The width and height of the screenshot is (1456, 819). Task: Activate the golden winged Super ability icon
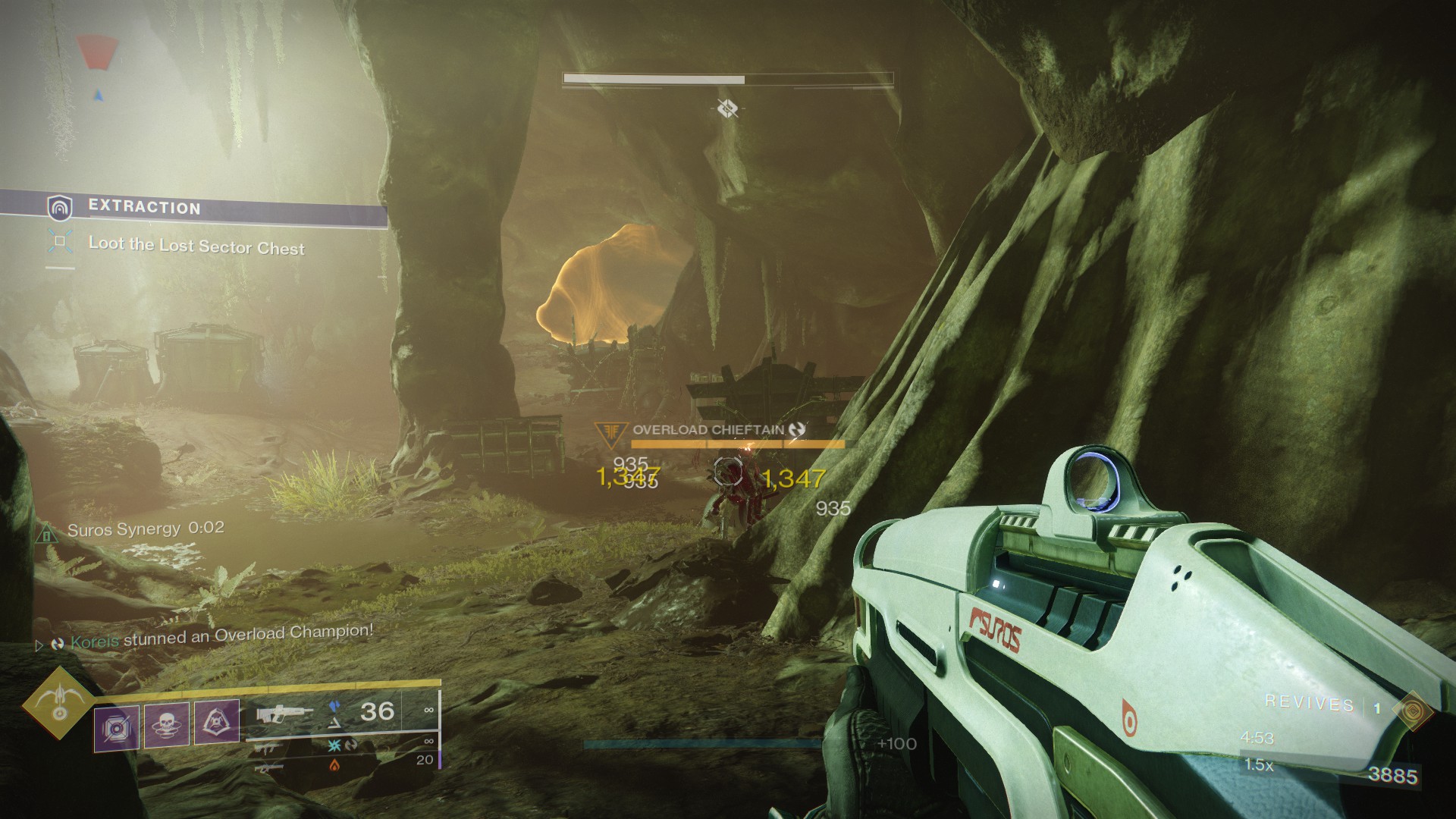pyautogui.click(x=58, y=702)
